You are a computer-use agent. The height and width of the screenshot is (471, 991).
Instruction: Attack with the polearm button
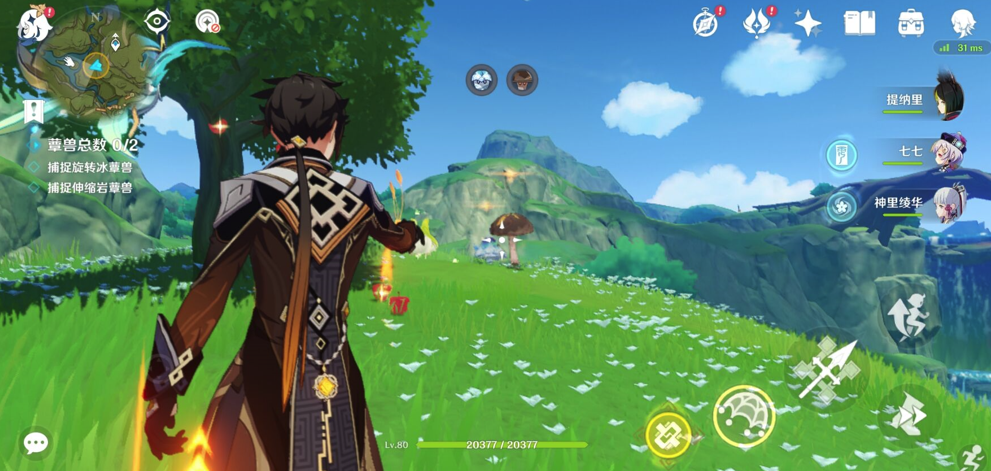coord(827,370)
